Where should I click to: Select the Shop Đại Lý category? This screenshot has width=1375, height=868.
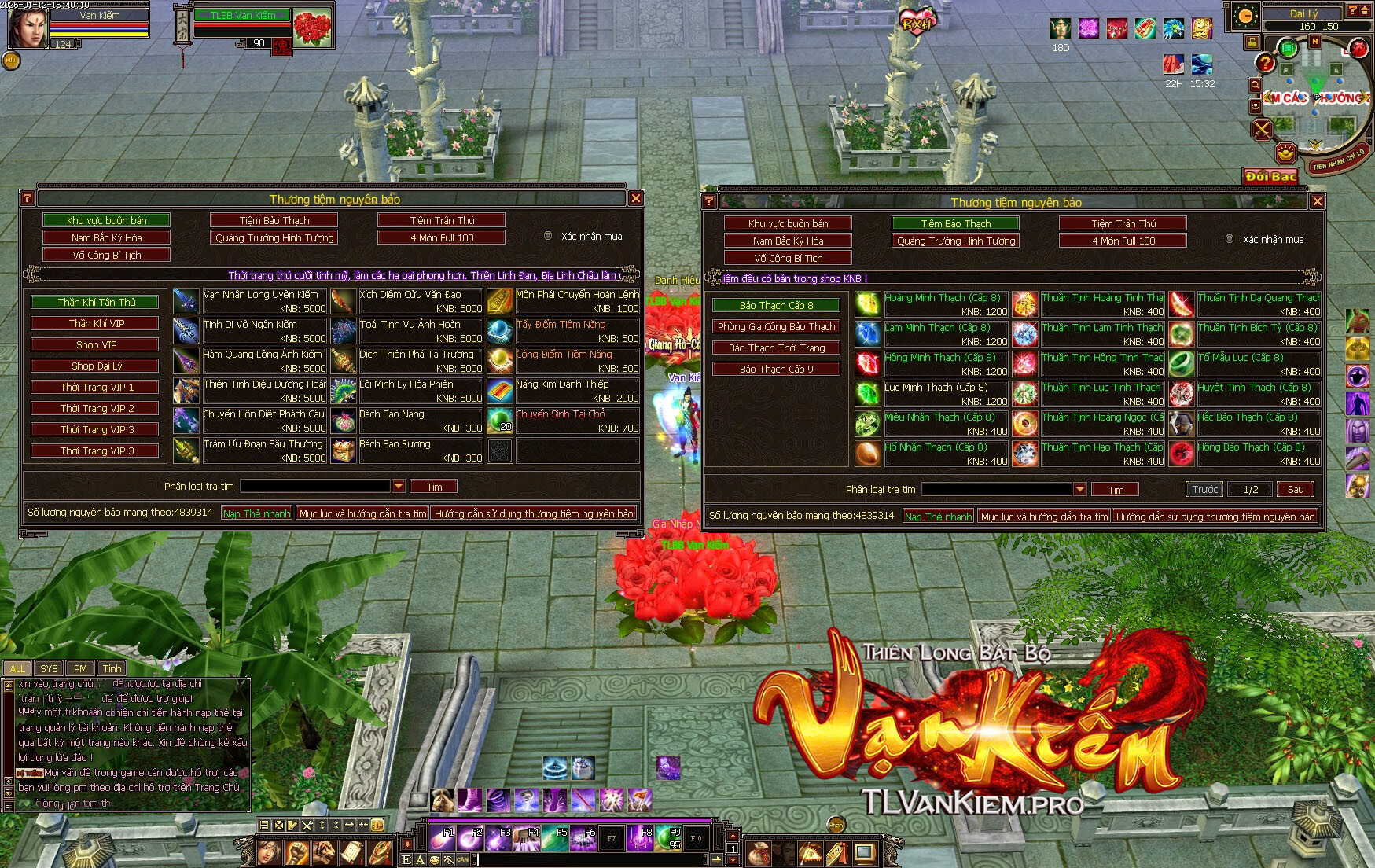pos(95,366)
